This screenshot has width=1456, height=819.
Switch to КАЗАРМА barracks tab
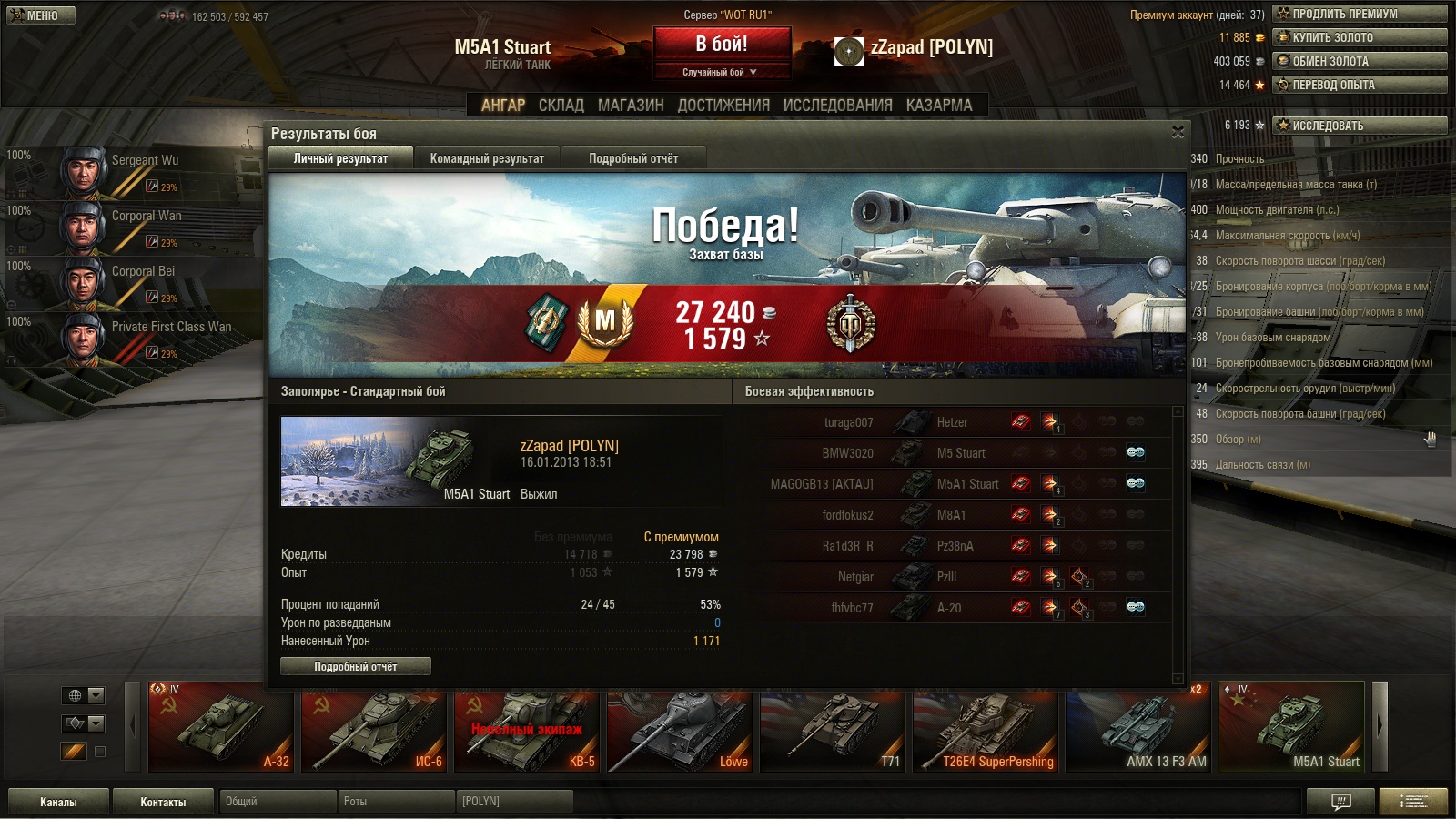point(939,106)
